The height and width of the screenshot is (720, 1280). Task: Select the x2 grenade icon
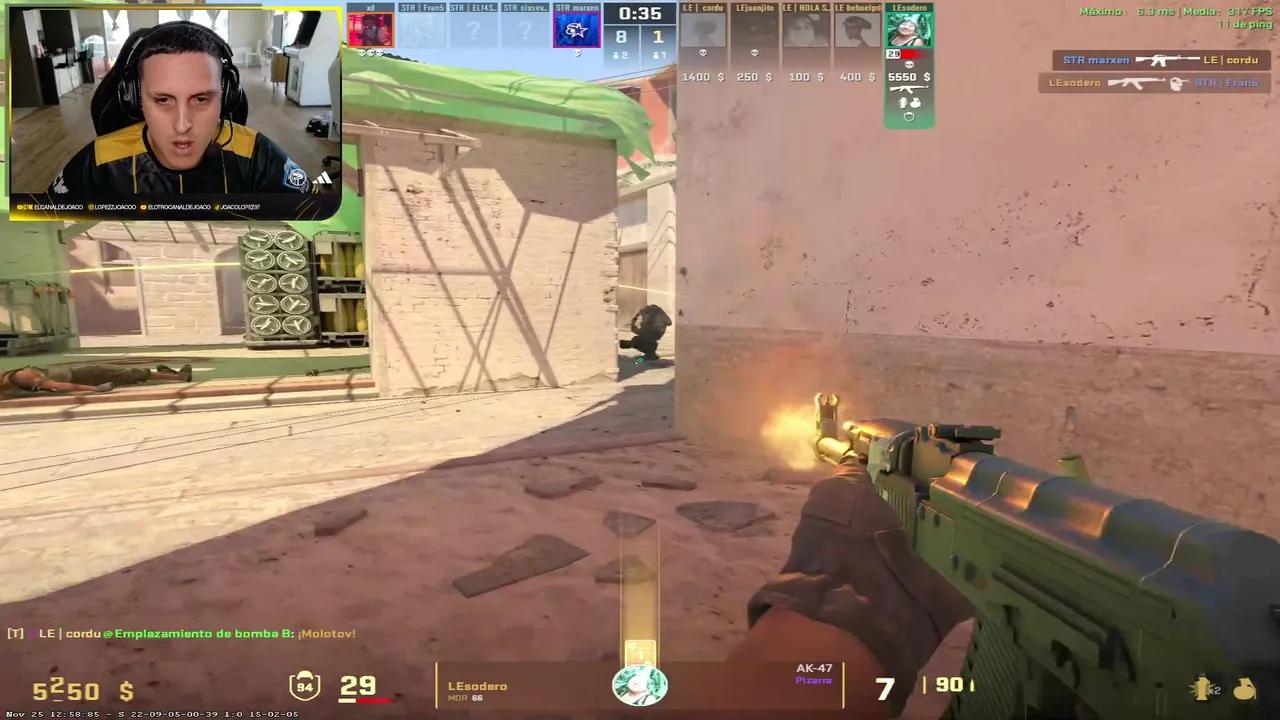[1205, 688]
